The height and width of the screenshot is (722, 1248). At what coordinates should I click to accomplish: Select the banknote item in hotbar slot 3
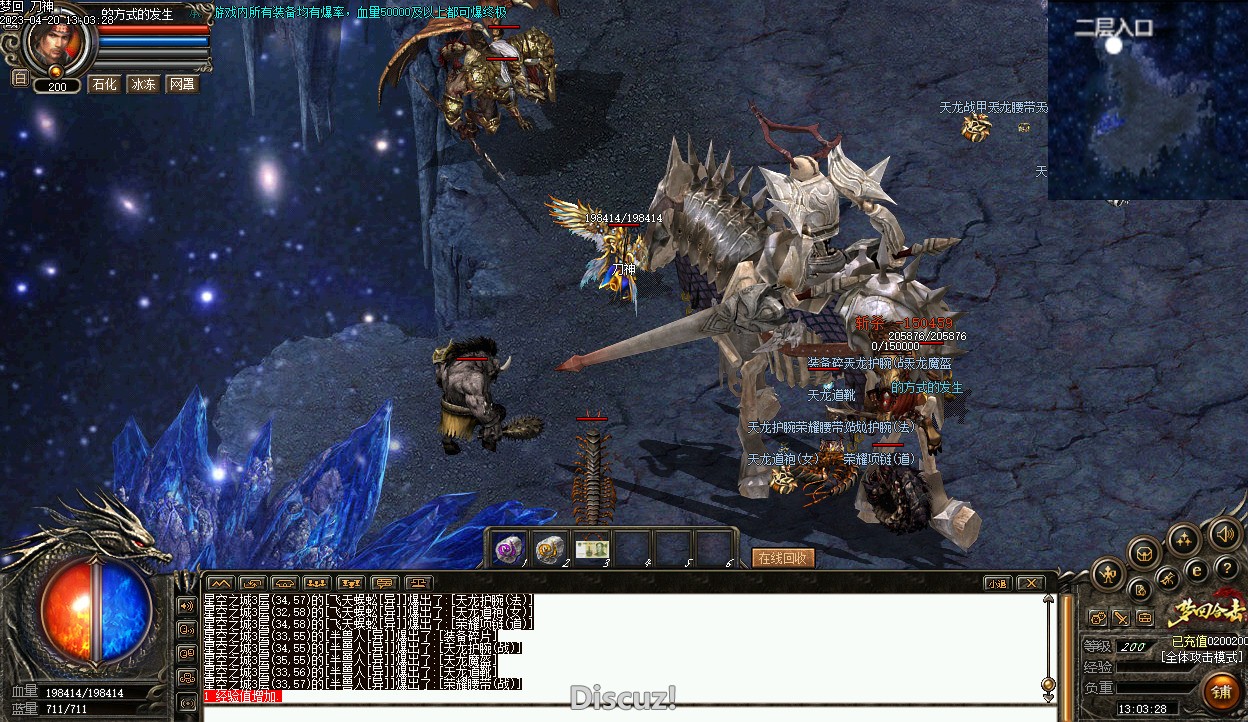pos(592,548)
